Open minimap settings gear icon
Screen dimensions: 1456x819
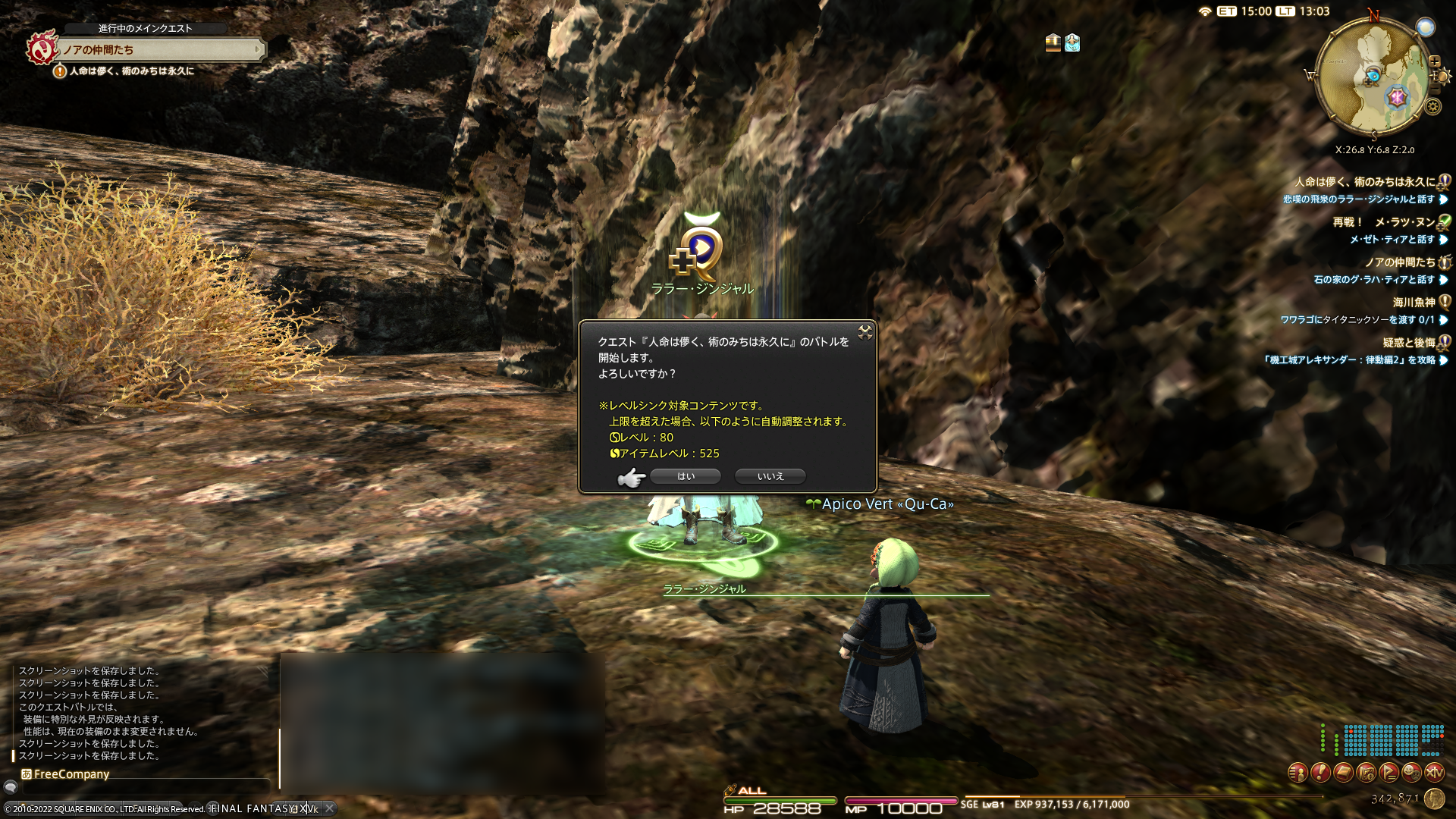coord(1432,107)
